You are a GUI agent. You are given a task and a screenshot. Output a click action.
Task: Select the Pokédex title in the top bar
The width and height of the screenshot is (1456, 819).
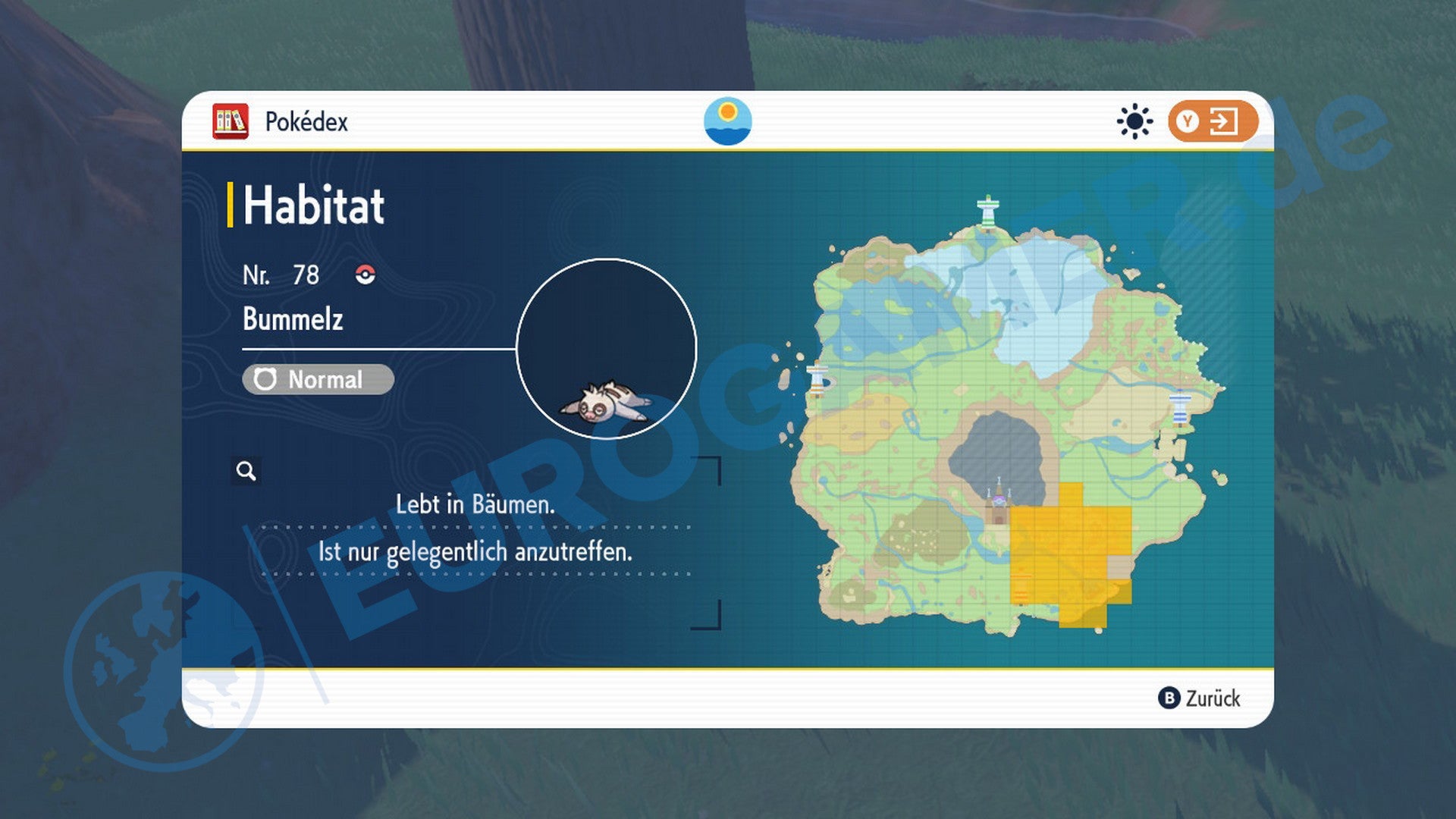306,121
